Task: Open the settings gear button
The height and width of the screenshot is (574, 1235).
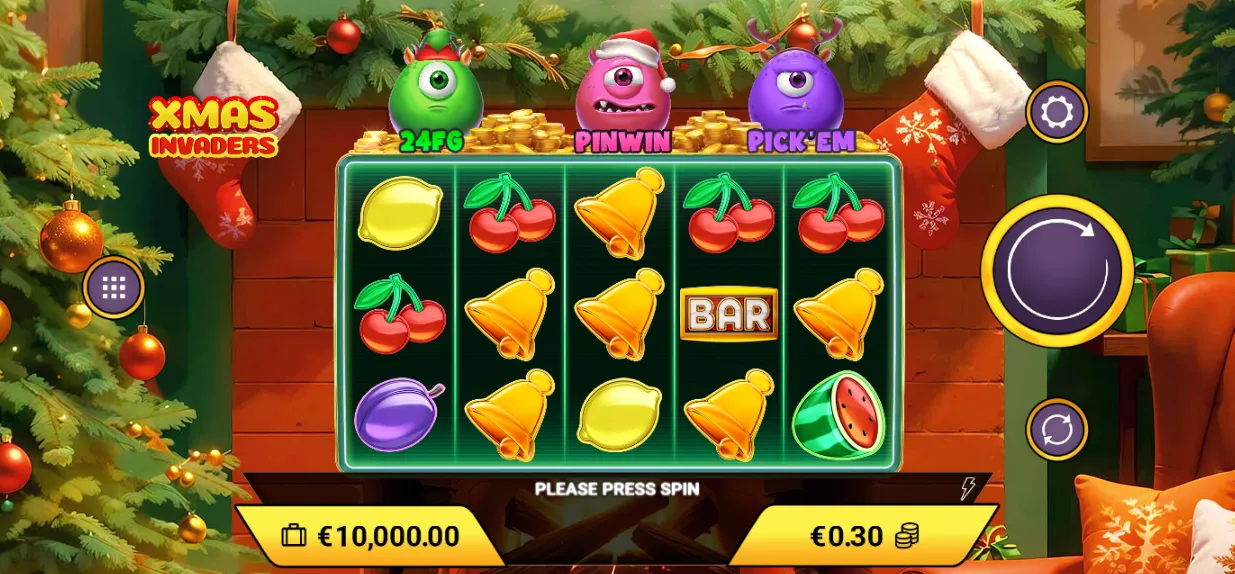Action: pos(1057,112)
